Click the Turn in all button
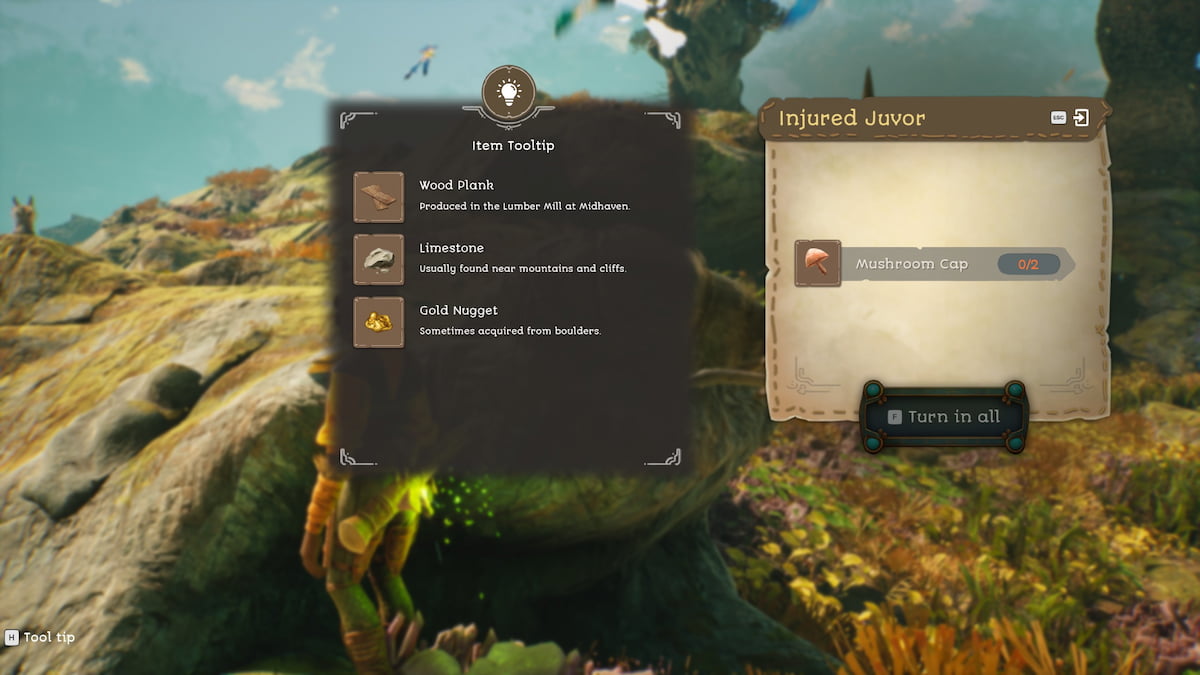Image resolution: width=1200 pixels, height=675 pixels. 943,417
